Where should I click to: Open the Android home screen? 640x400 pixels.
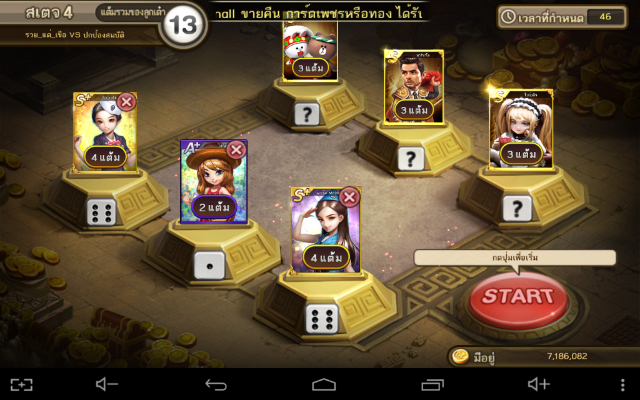[x=323, y=384]
